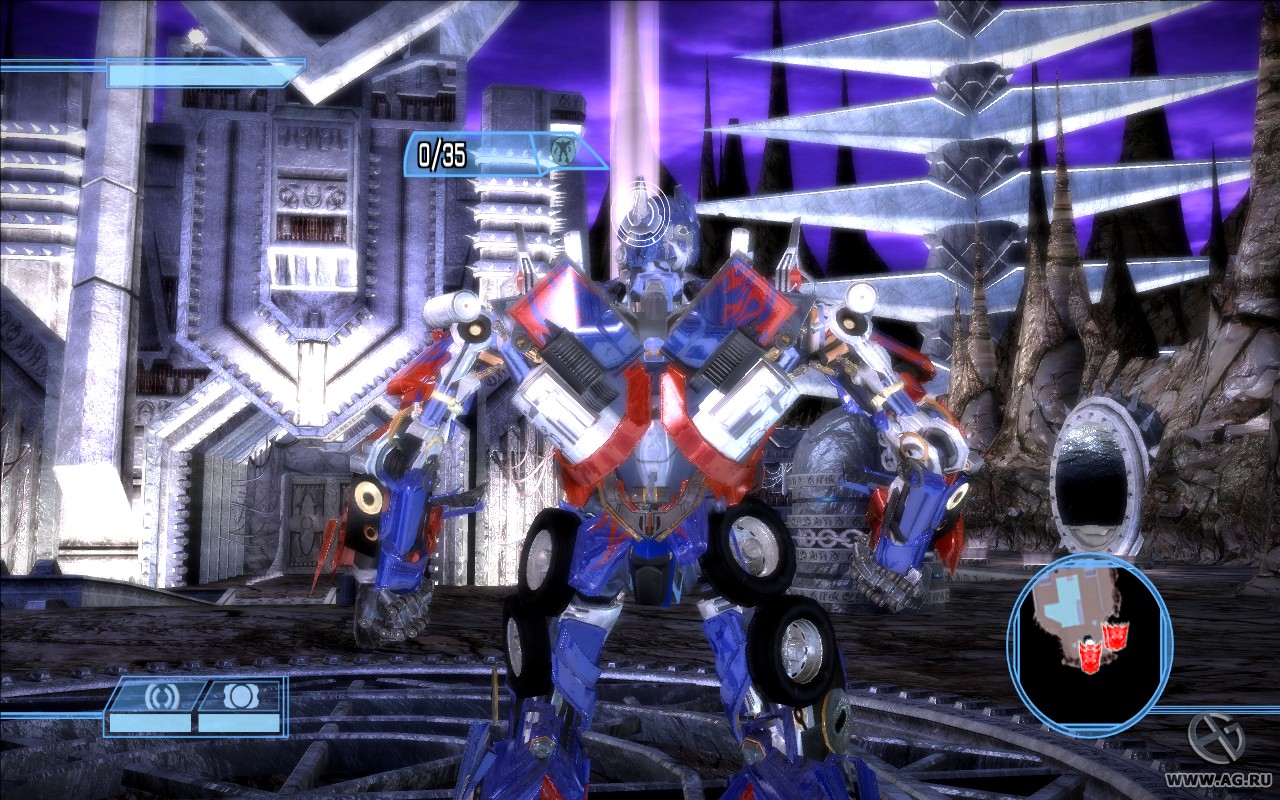
Task: Click the rightmost red Decepticon marker on minimap
Action: pyautogui.click(x=1115, y=637)
